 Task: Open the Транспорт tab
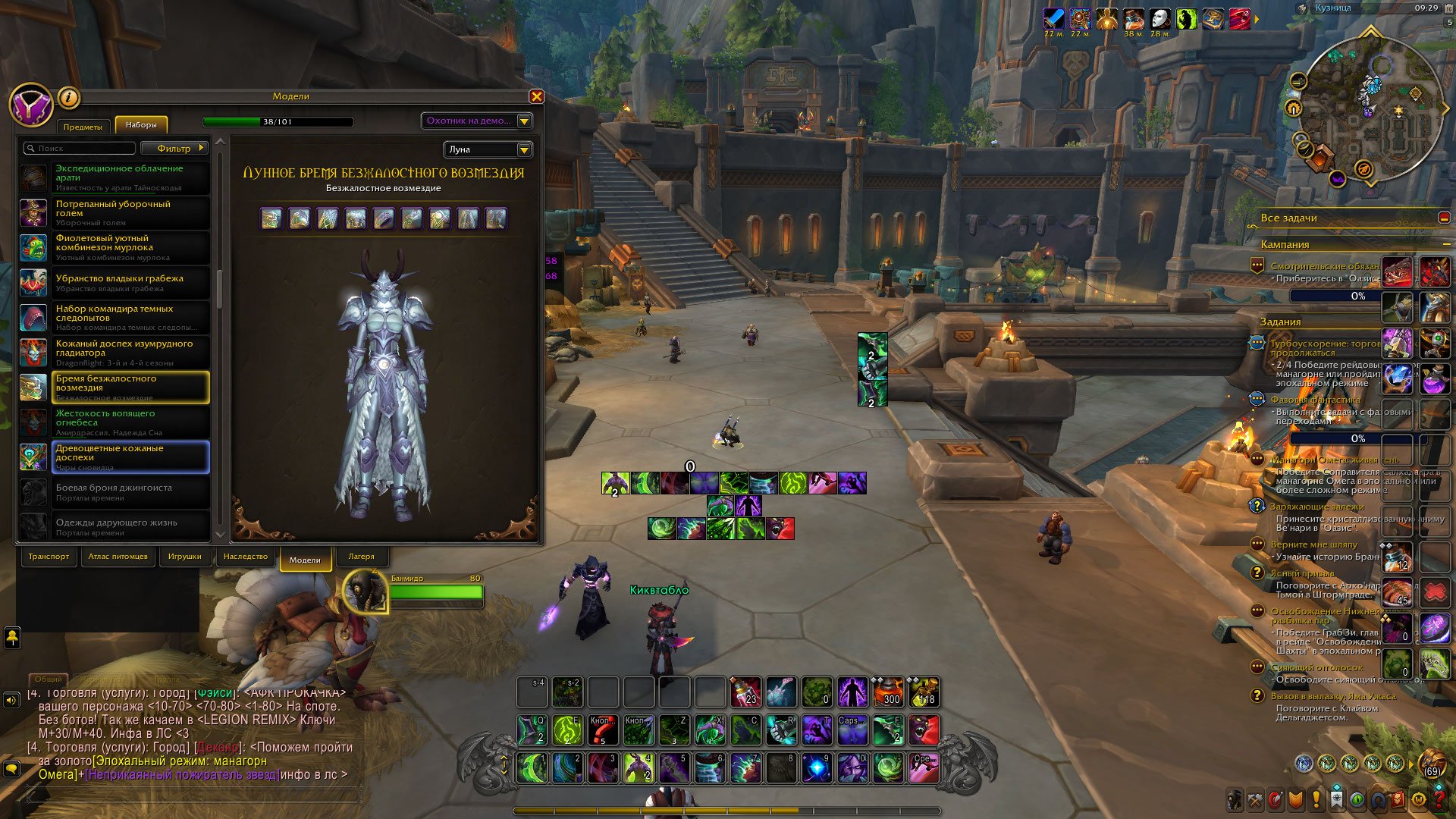click(x=49, y=557)
